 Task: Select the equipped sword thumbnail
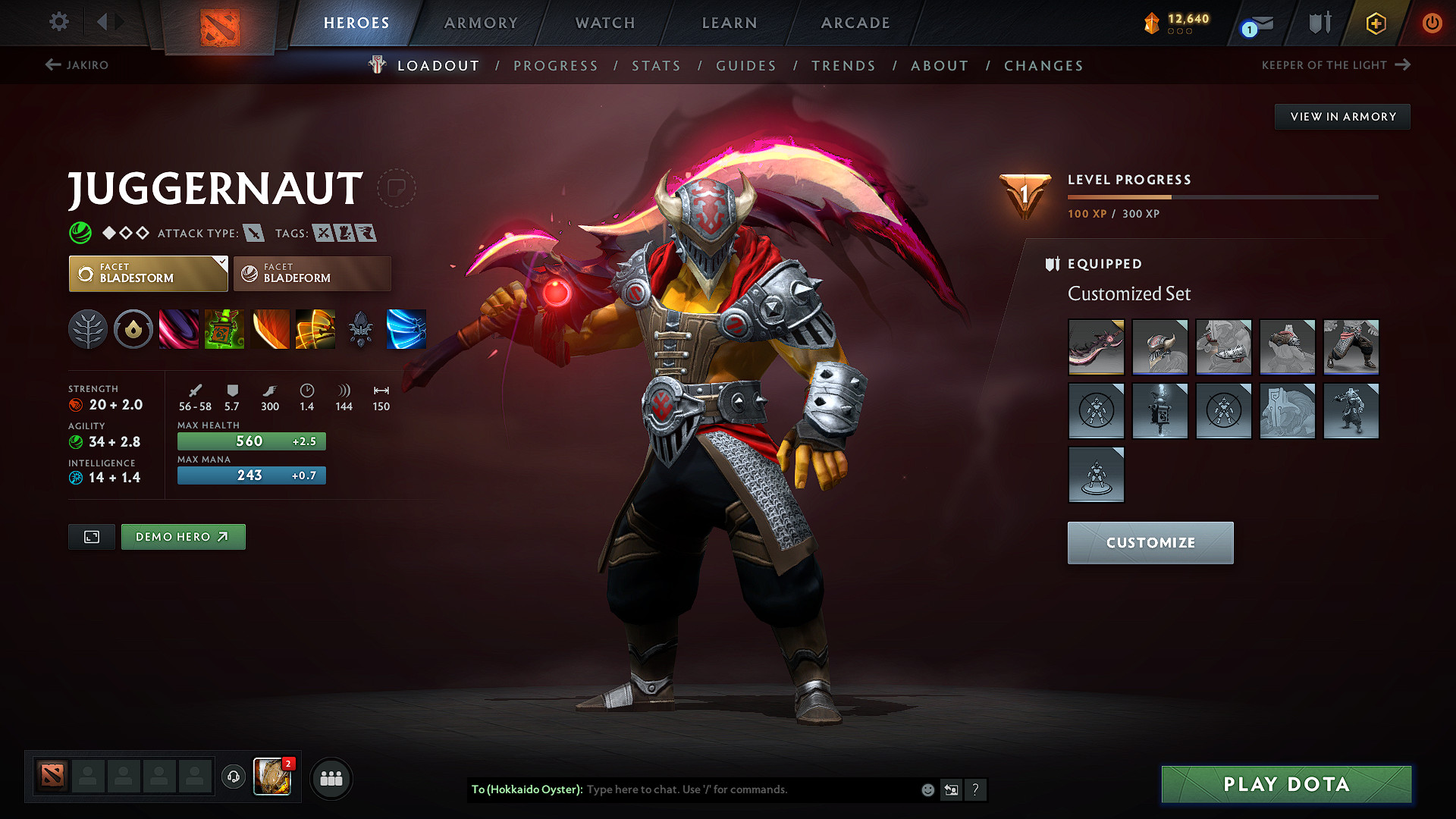click(1096, 347)
